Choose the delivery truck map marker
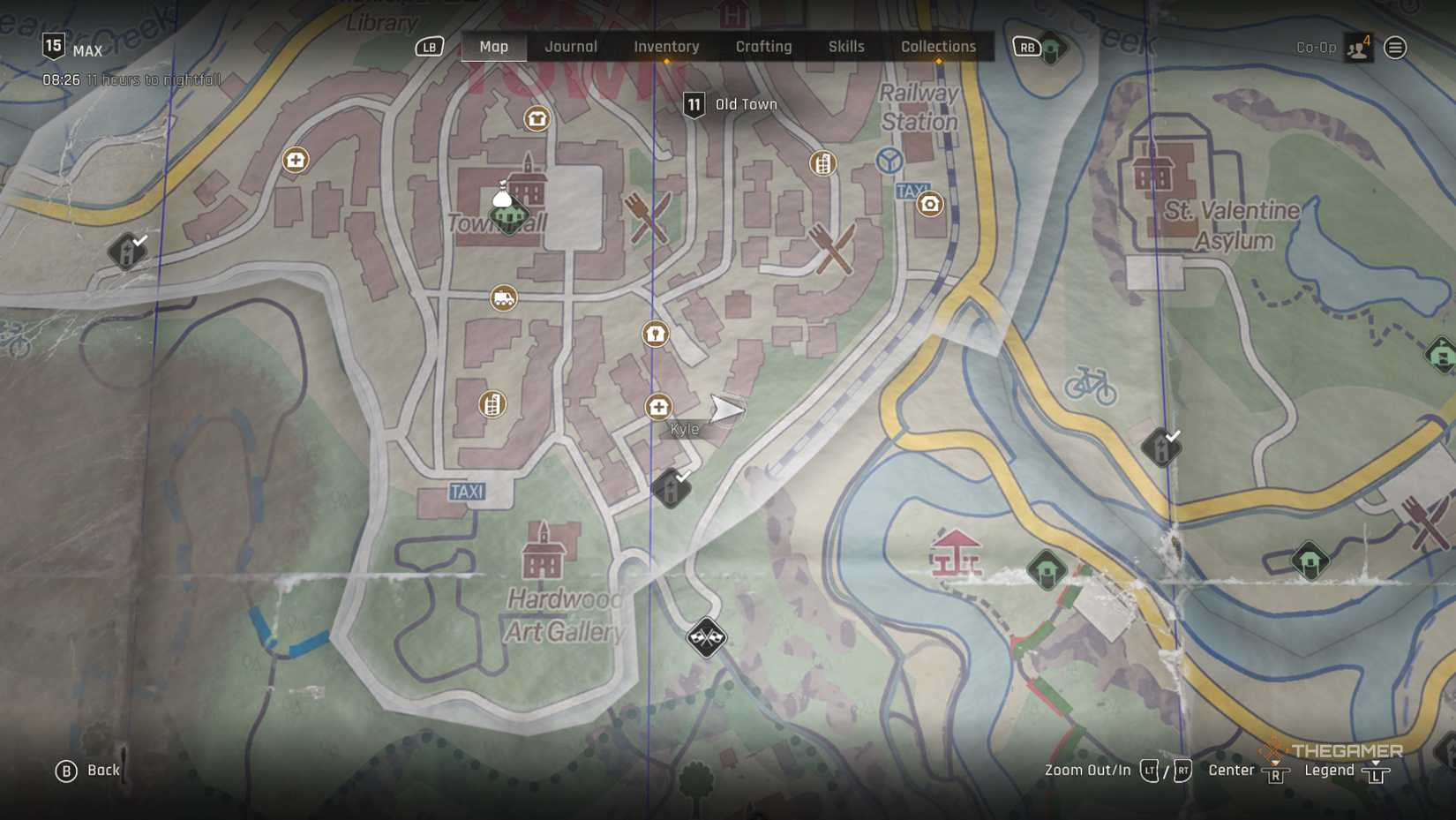This screenshot has width=1456, height=820. coord(503,298)
